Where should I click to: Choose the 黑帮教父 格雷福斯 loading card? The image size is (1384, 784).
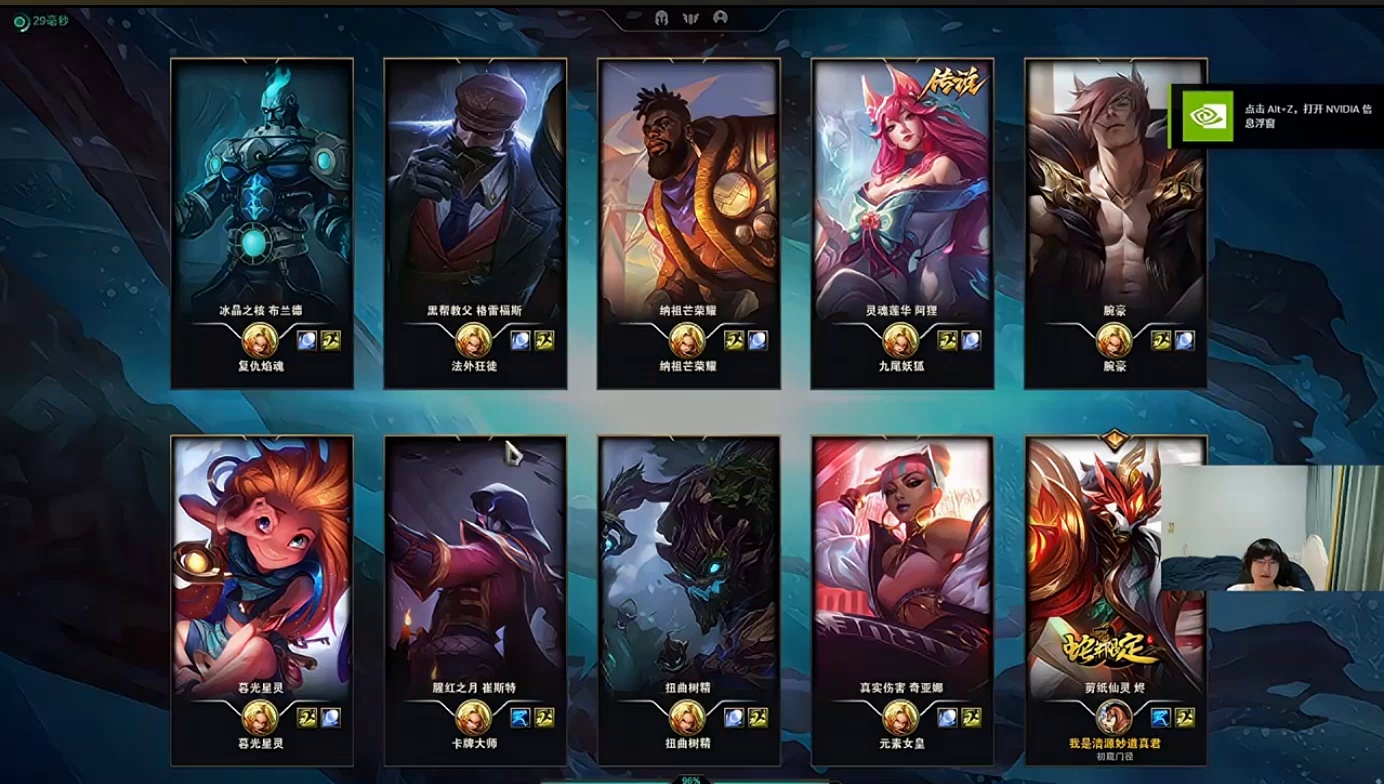tap(475, 222)
